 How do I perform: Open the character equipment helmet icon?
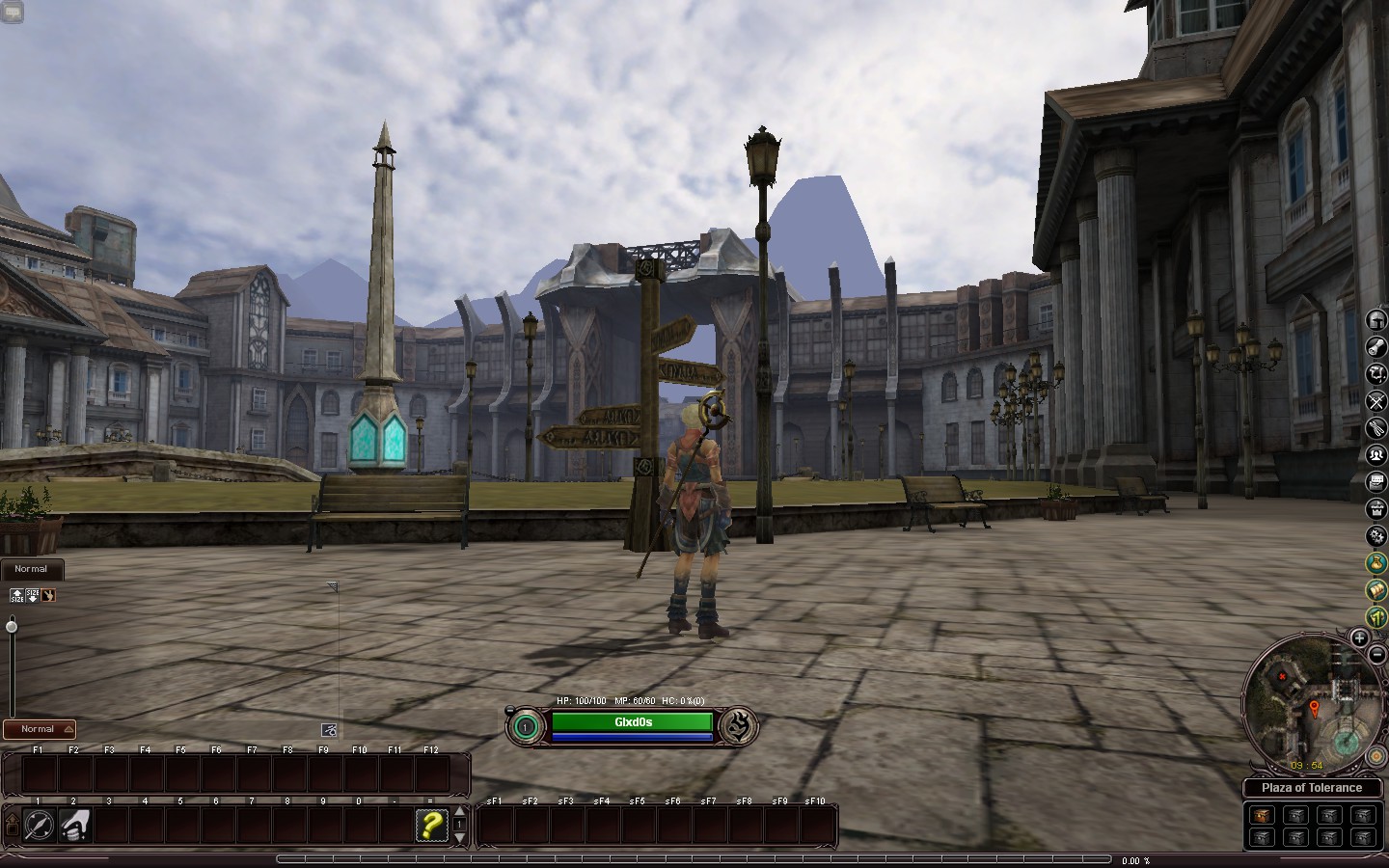[x=1375, y=319]
